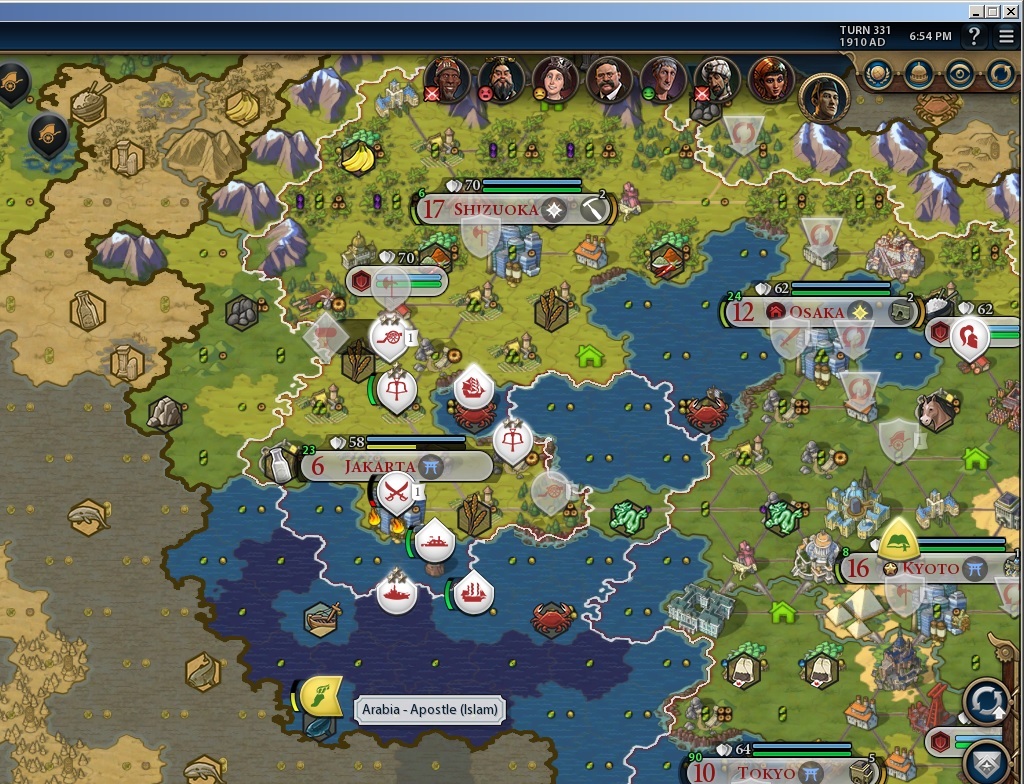Select the Tokyo city banner
Screen dimensions: 1024x784
pos(768,772)
